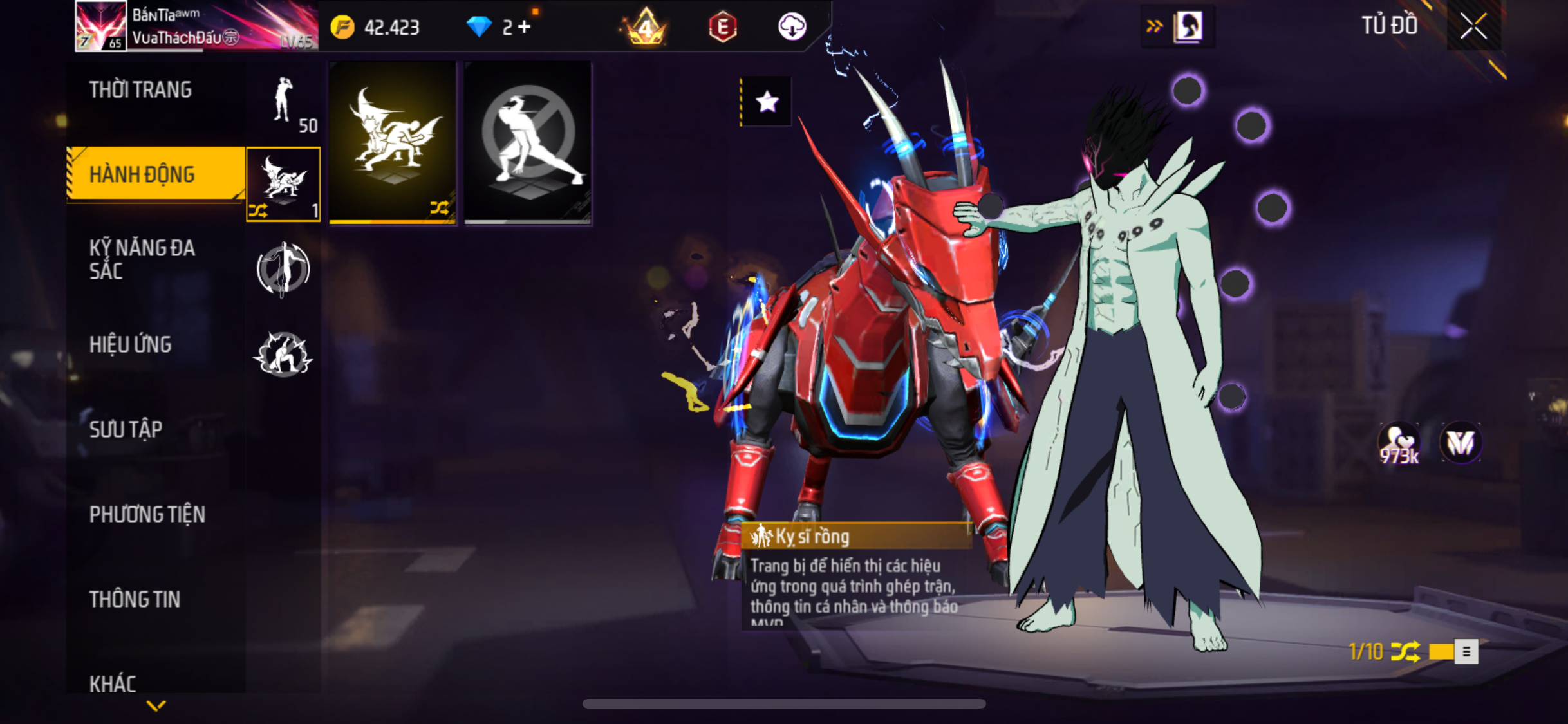
Task: Open the Thời Trang category
Action: 140,90
